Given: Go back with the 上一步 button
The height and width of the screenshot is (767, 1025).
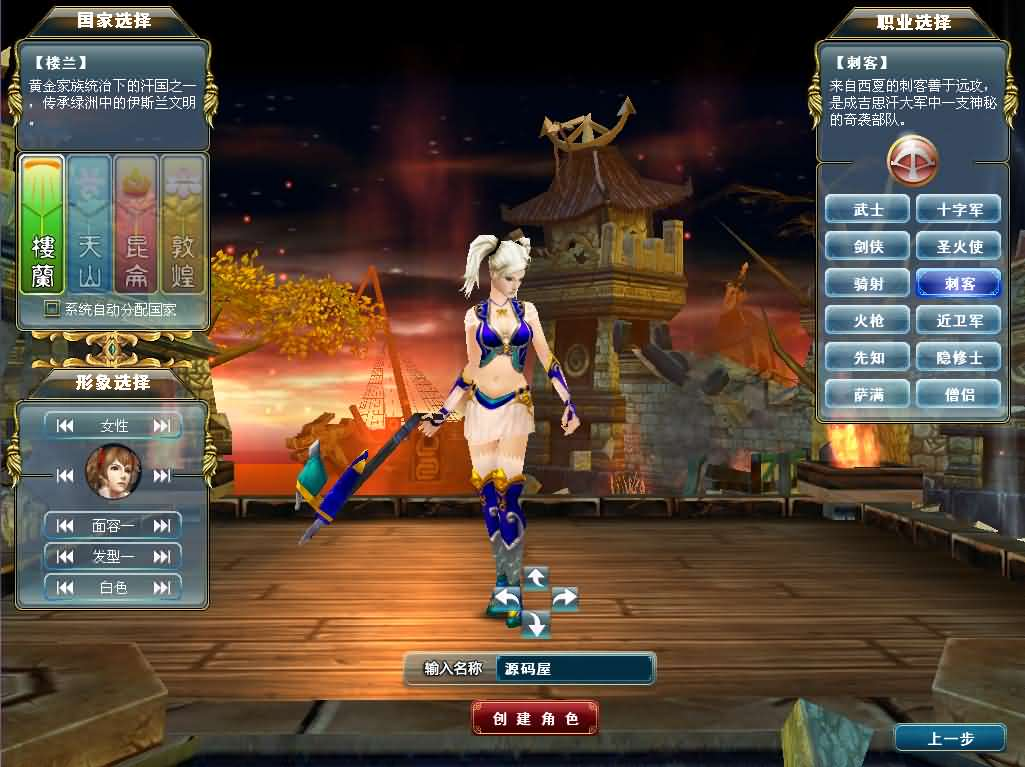Looking at the screenshot, I should point(949,739).
